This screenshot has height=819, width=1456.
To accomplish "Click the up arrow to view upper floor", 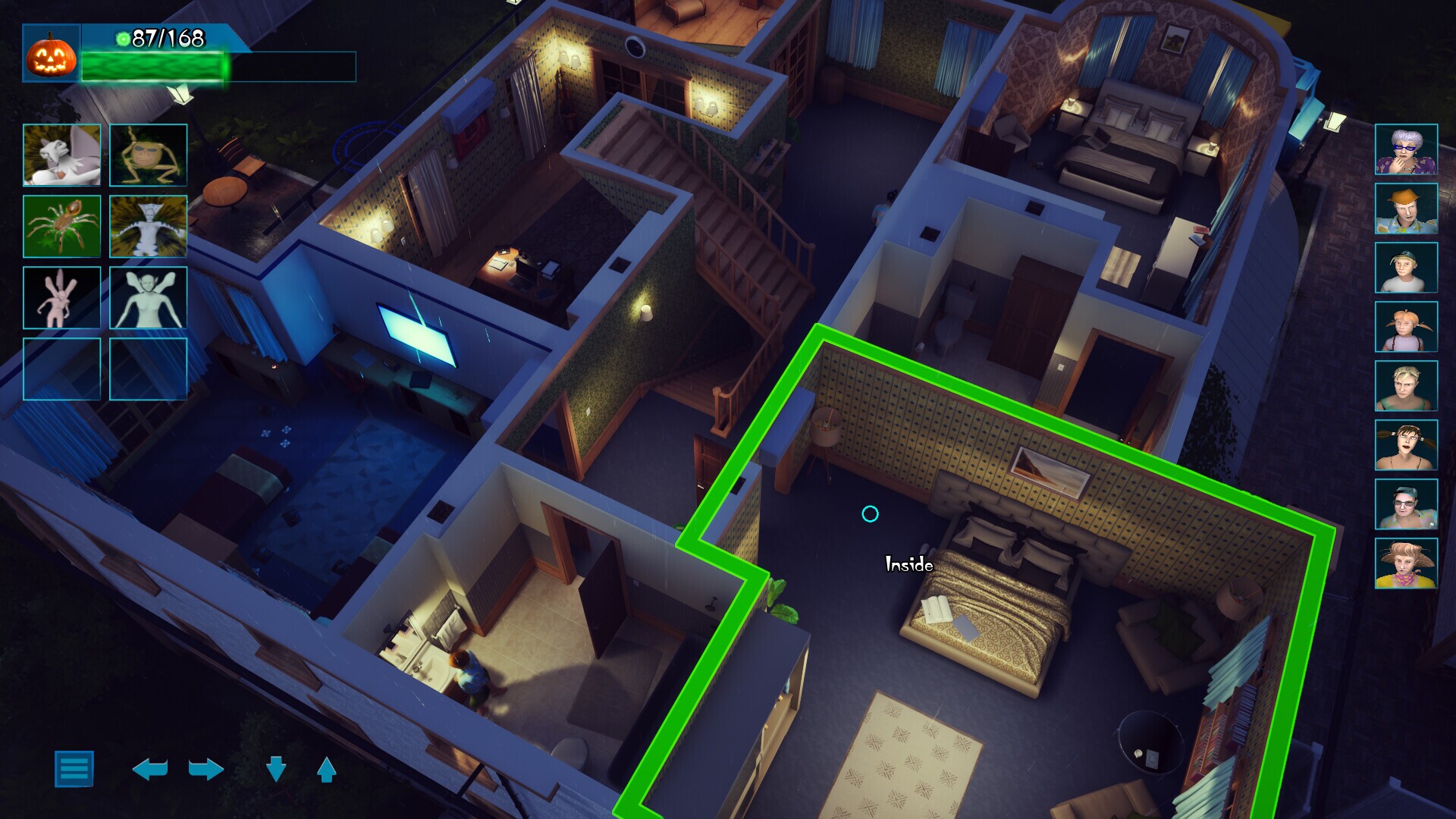I will [x=325, y=767].
